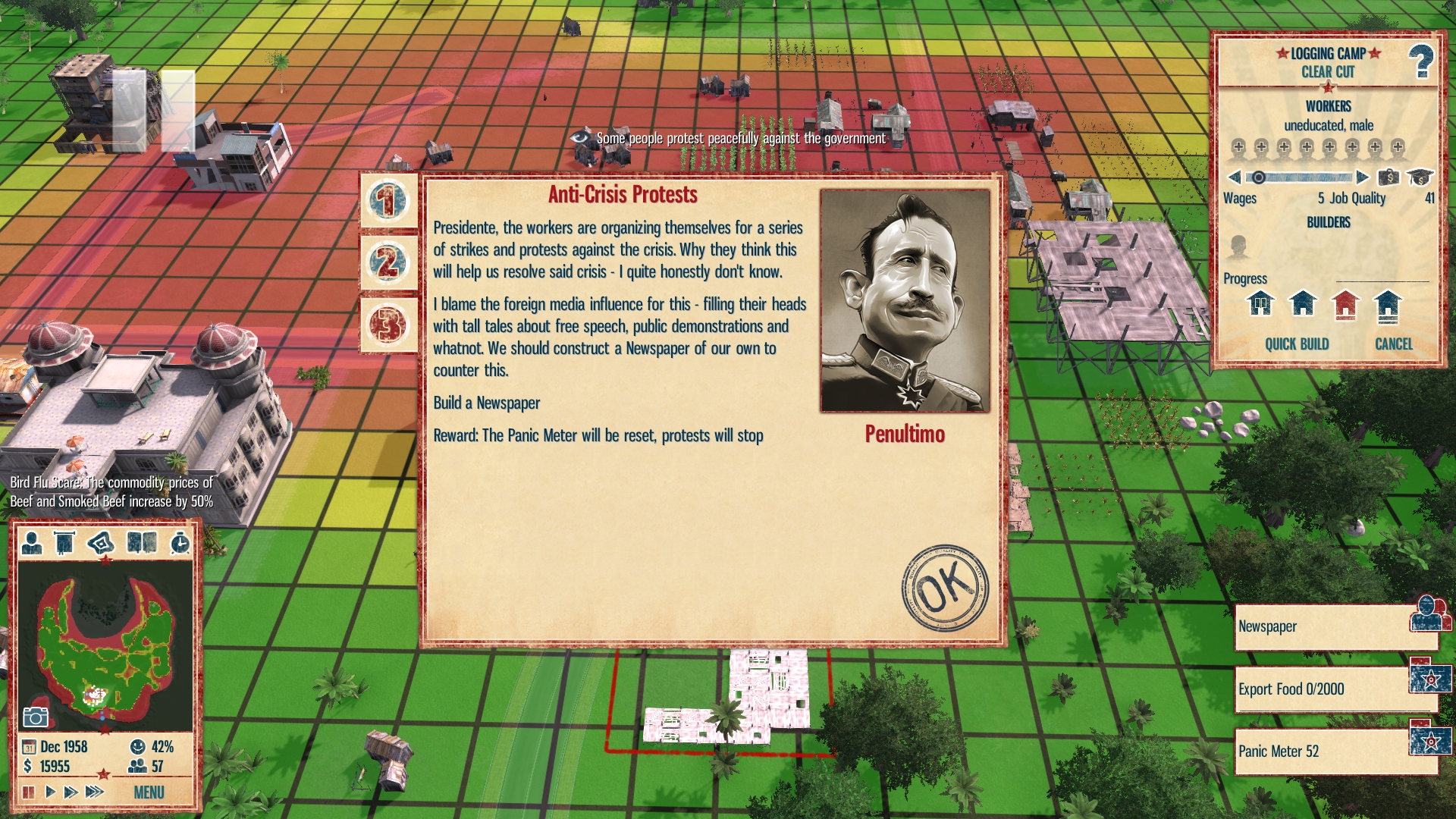
Task: Set game speed to fastest triple arrow
Action: tap(94, 792)
